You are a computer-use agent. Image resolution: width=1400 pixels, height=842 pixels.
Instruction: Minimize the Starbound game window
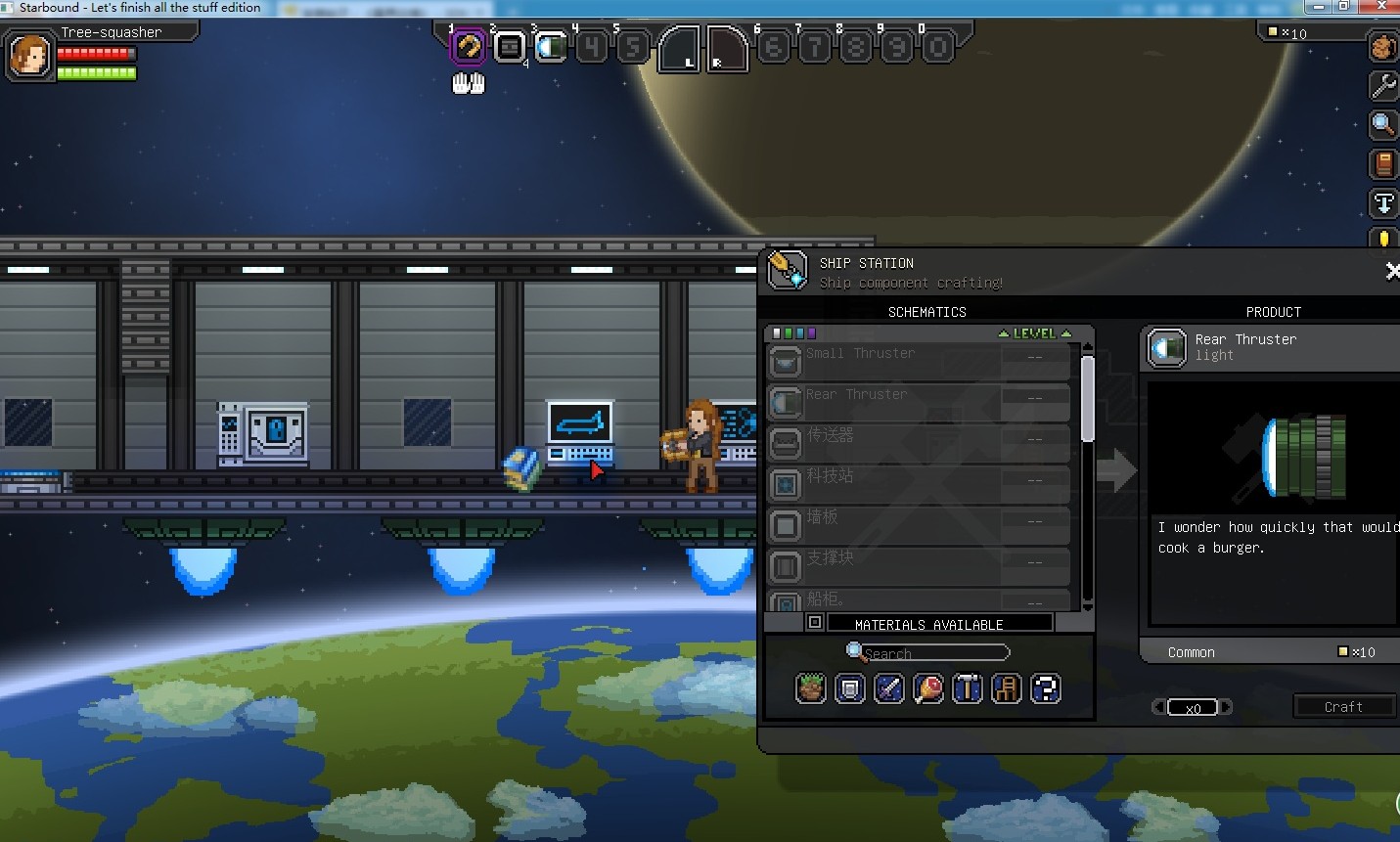coord(1318,7)
